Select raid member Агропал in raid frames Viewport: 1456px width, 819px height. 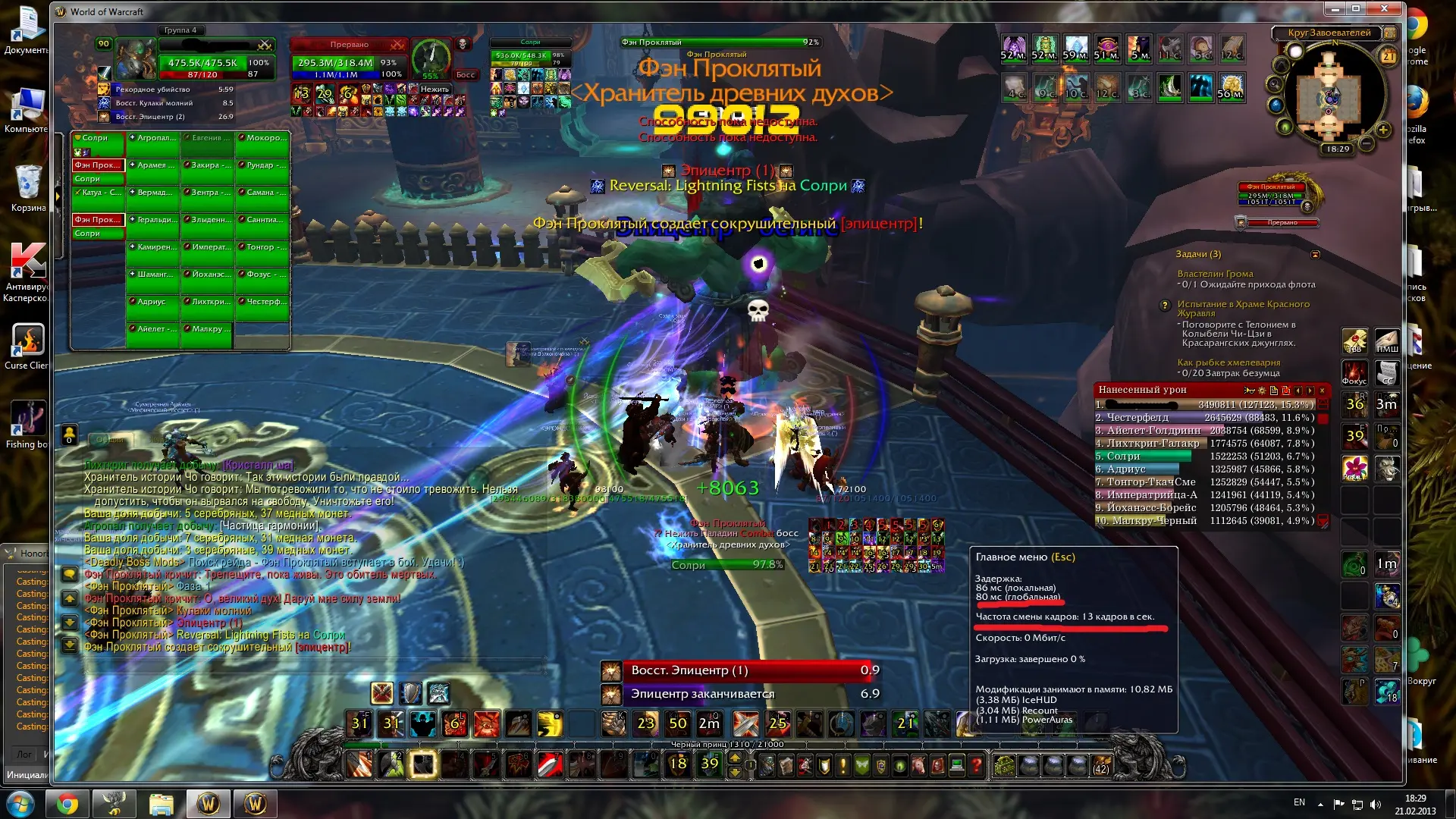pos(154,139)
